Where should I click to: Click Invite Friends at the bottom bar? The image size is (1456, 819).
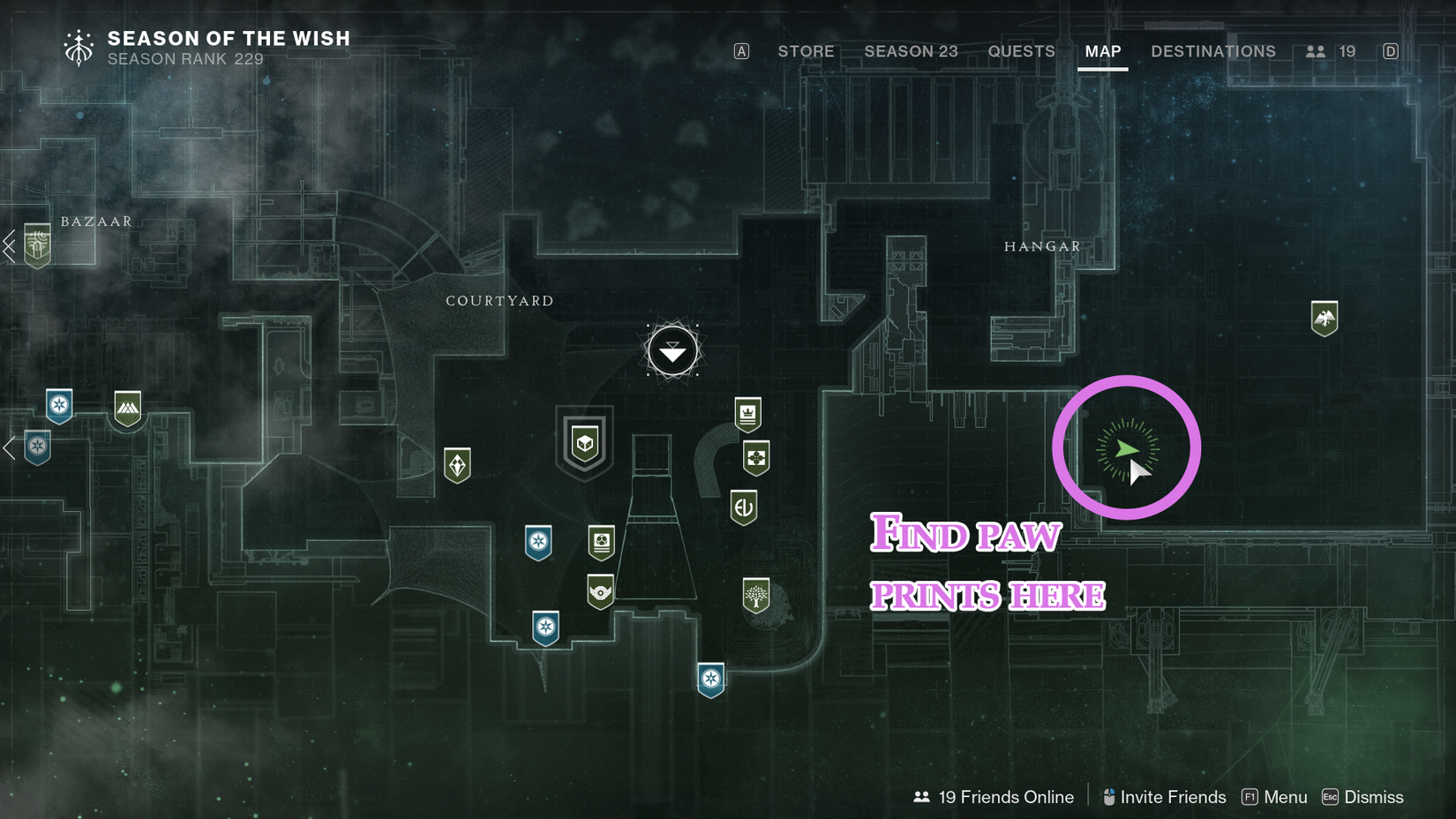(1173, 797)
